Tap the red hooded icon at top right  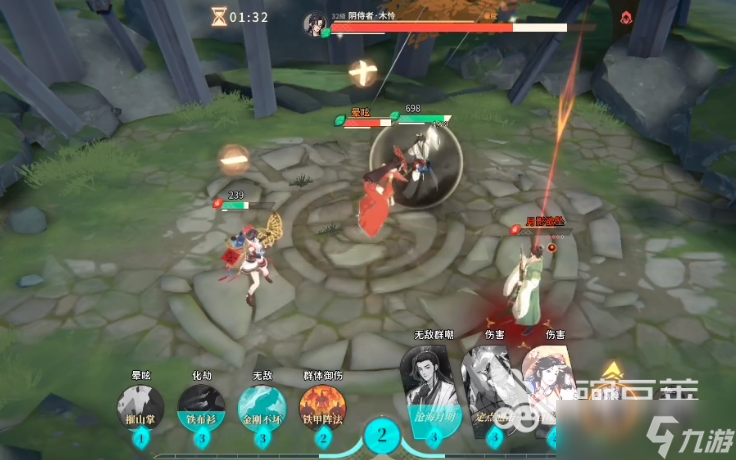click(627, 17)
